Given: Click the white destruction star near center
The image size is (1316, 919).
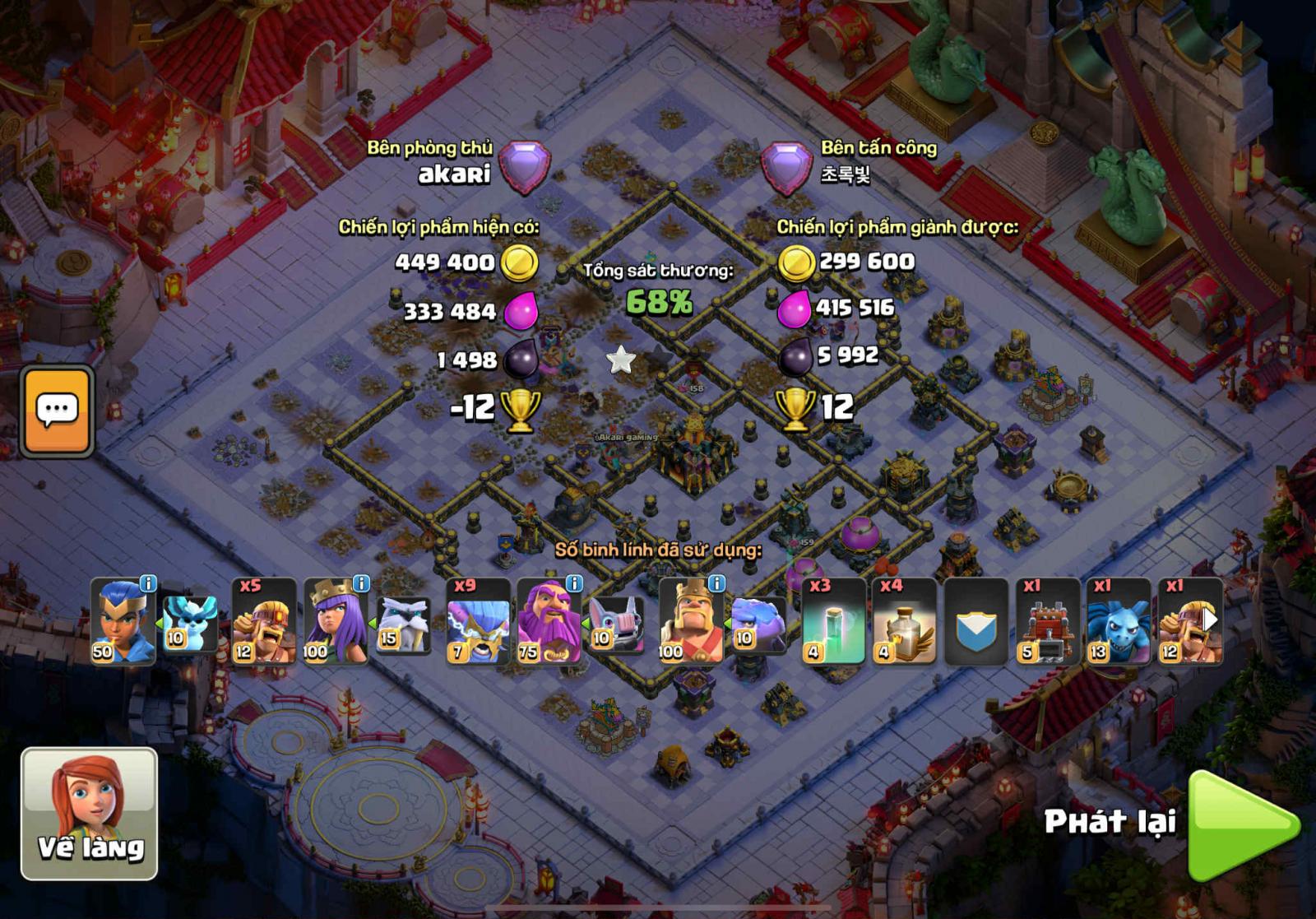Looking at the screenshot, I should (621, 359).
